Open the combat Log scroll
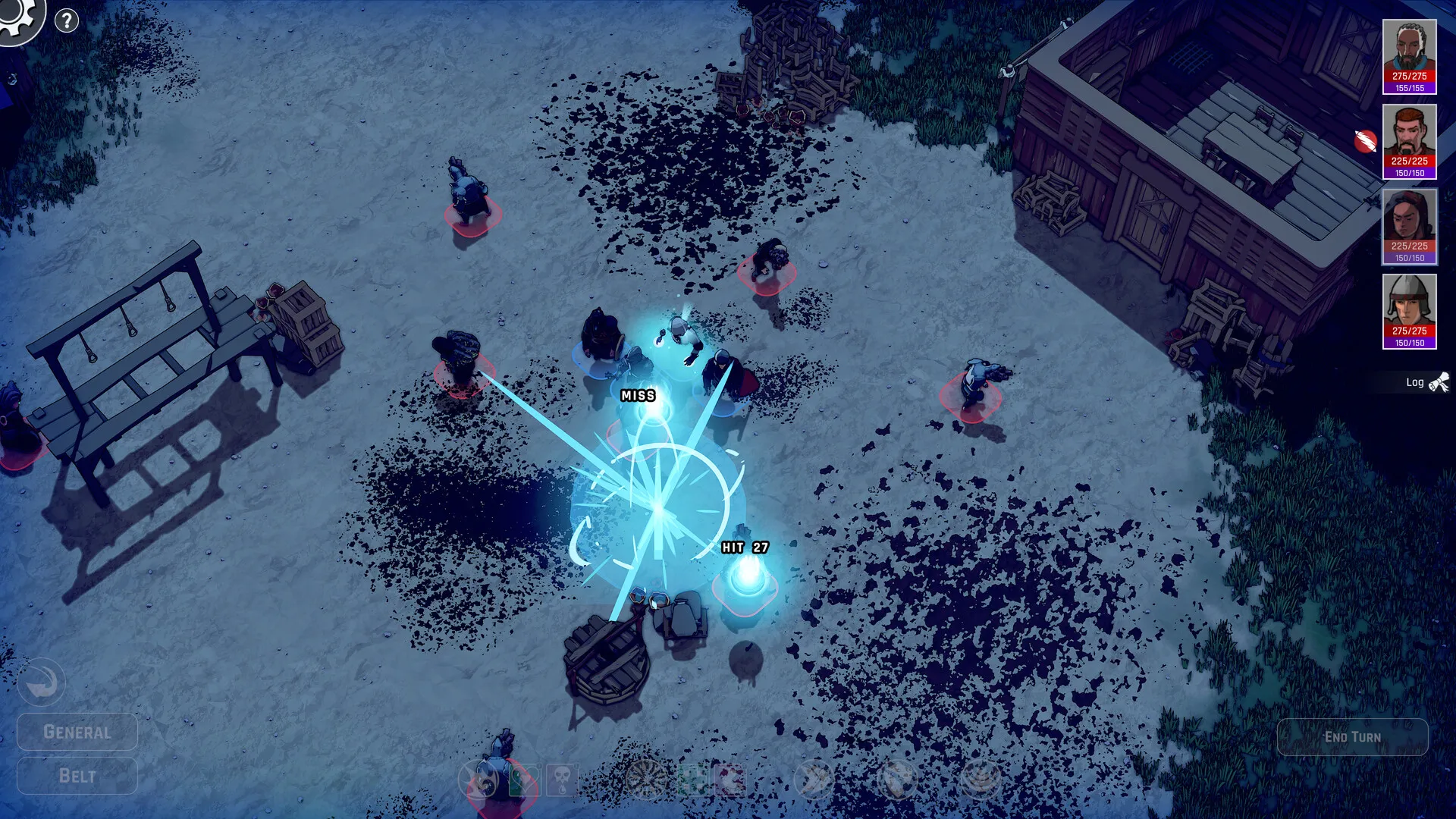This screenshot has height=819, width=1456. tap(1427, 382)
